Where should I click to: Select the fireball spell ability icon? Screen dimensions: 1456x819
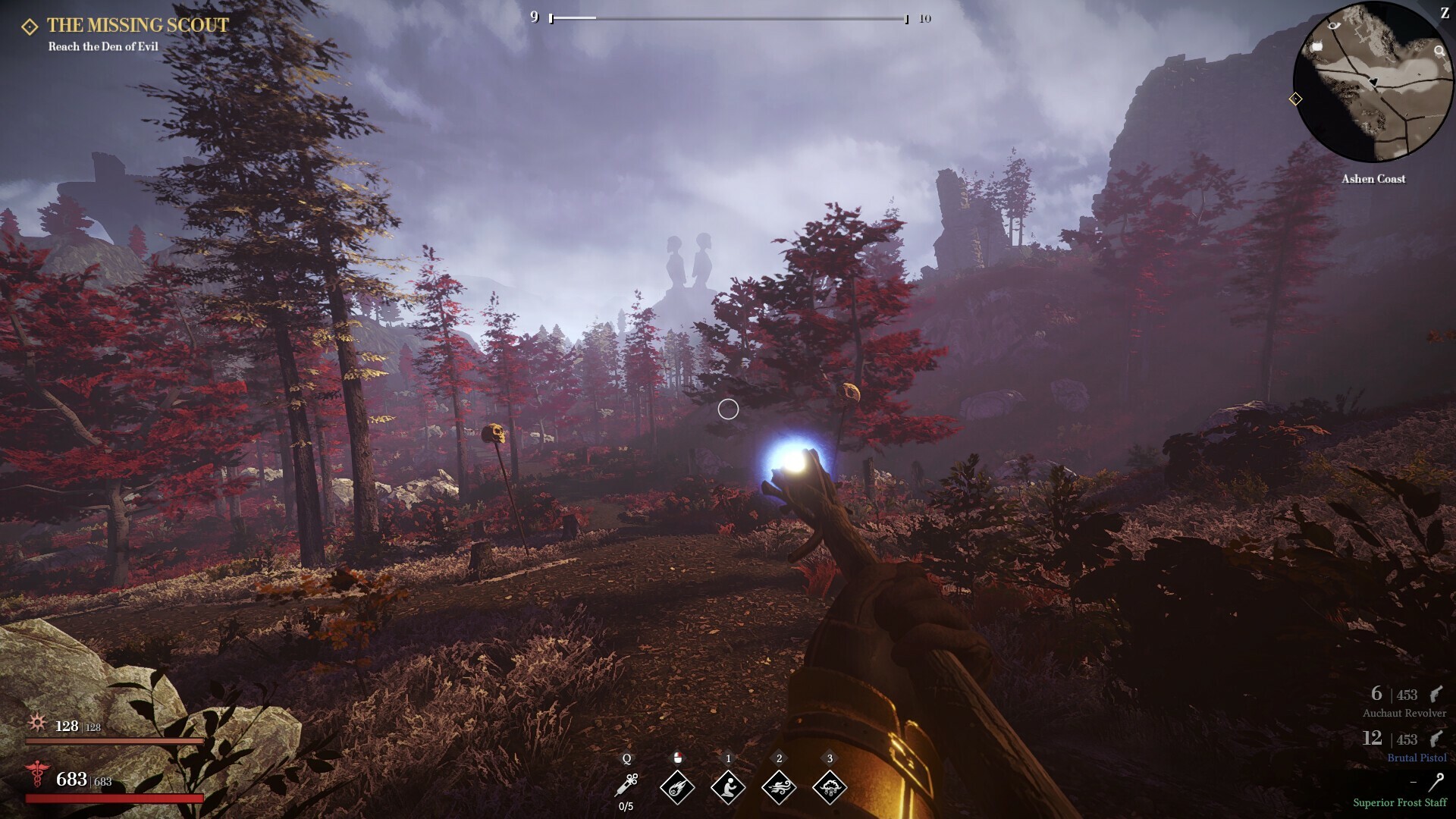coord(677,789)
